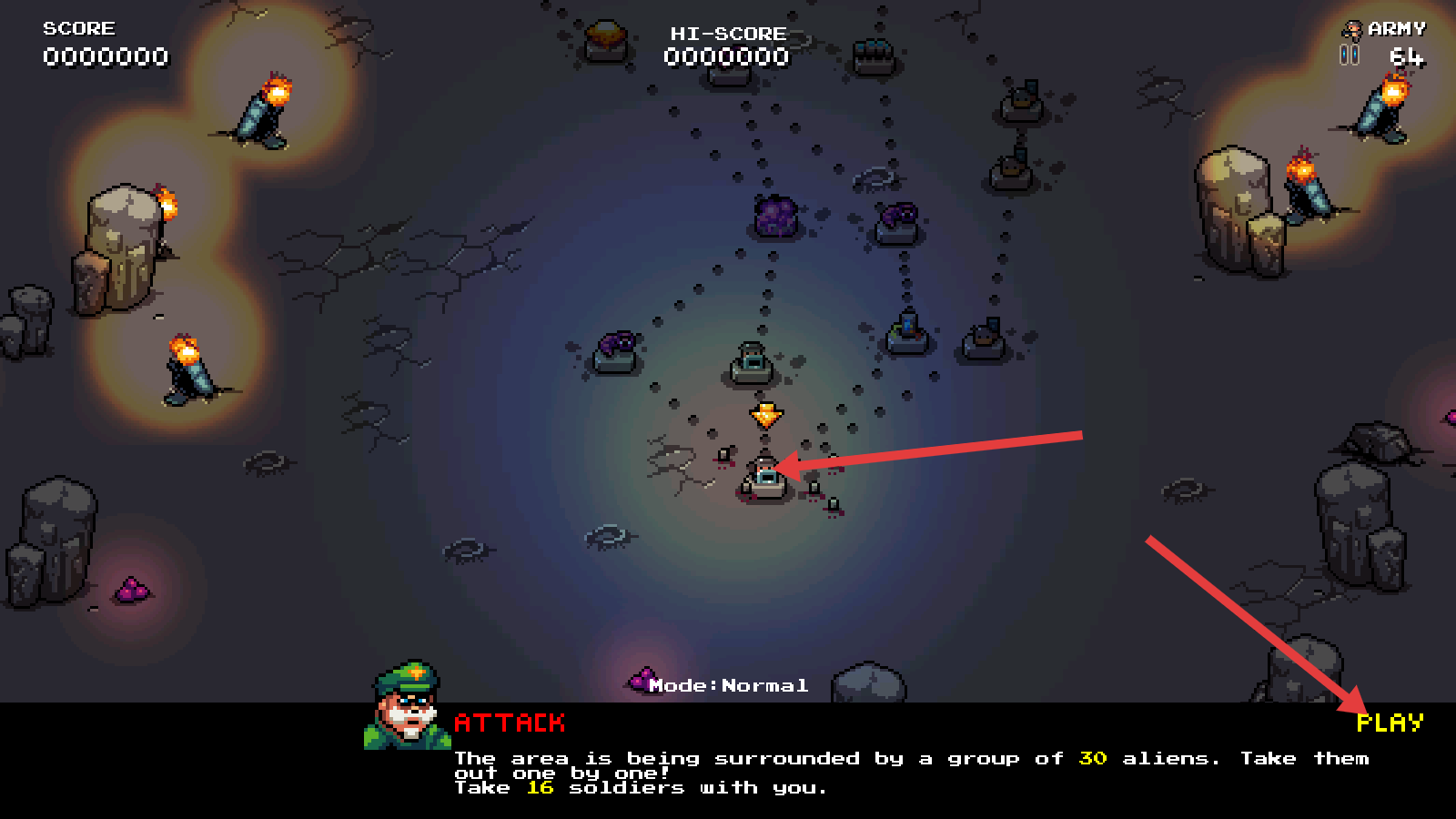Start the mission with the PLAY button
This screenshot has height=819, width=1456.
1390,723
